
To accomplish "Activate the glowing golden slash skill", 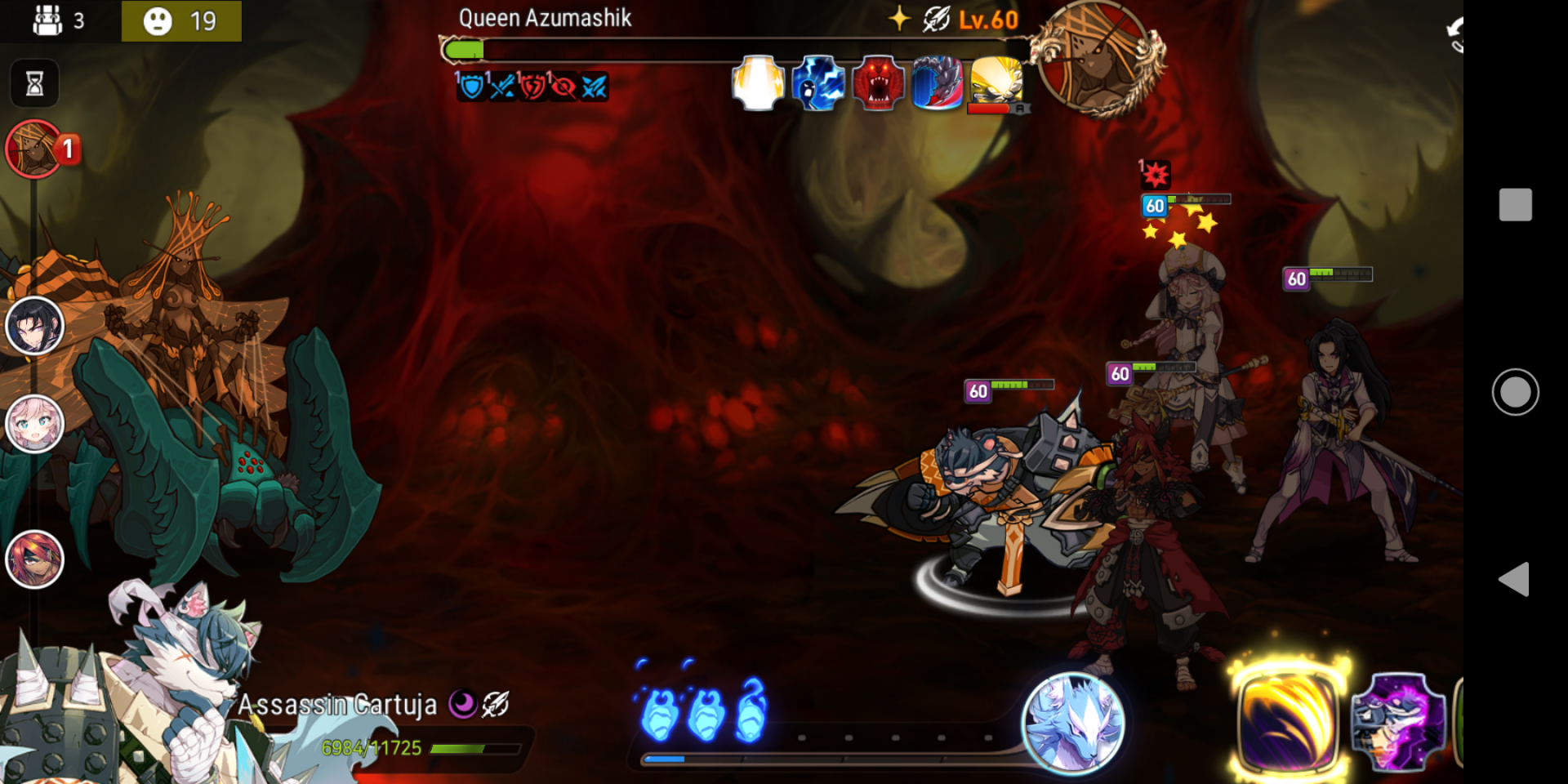I will (1287, 720).
